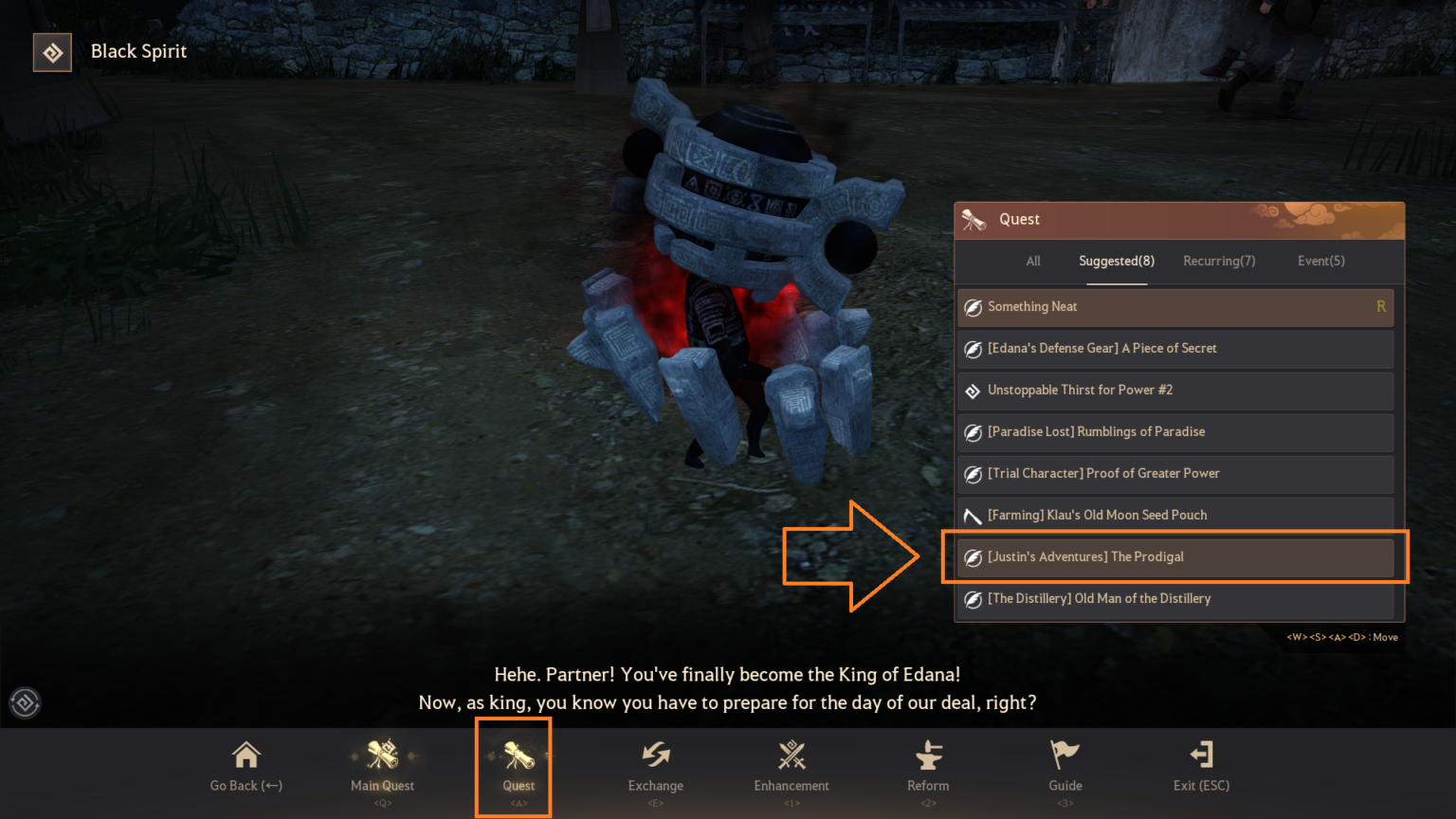Click the Black Spirit icon top left
Screen dimensions: 1456x819
pyautogui.click(x=52, y=52)
